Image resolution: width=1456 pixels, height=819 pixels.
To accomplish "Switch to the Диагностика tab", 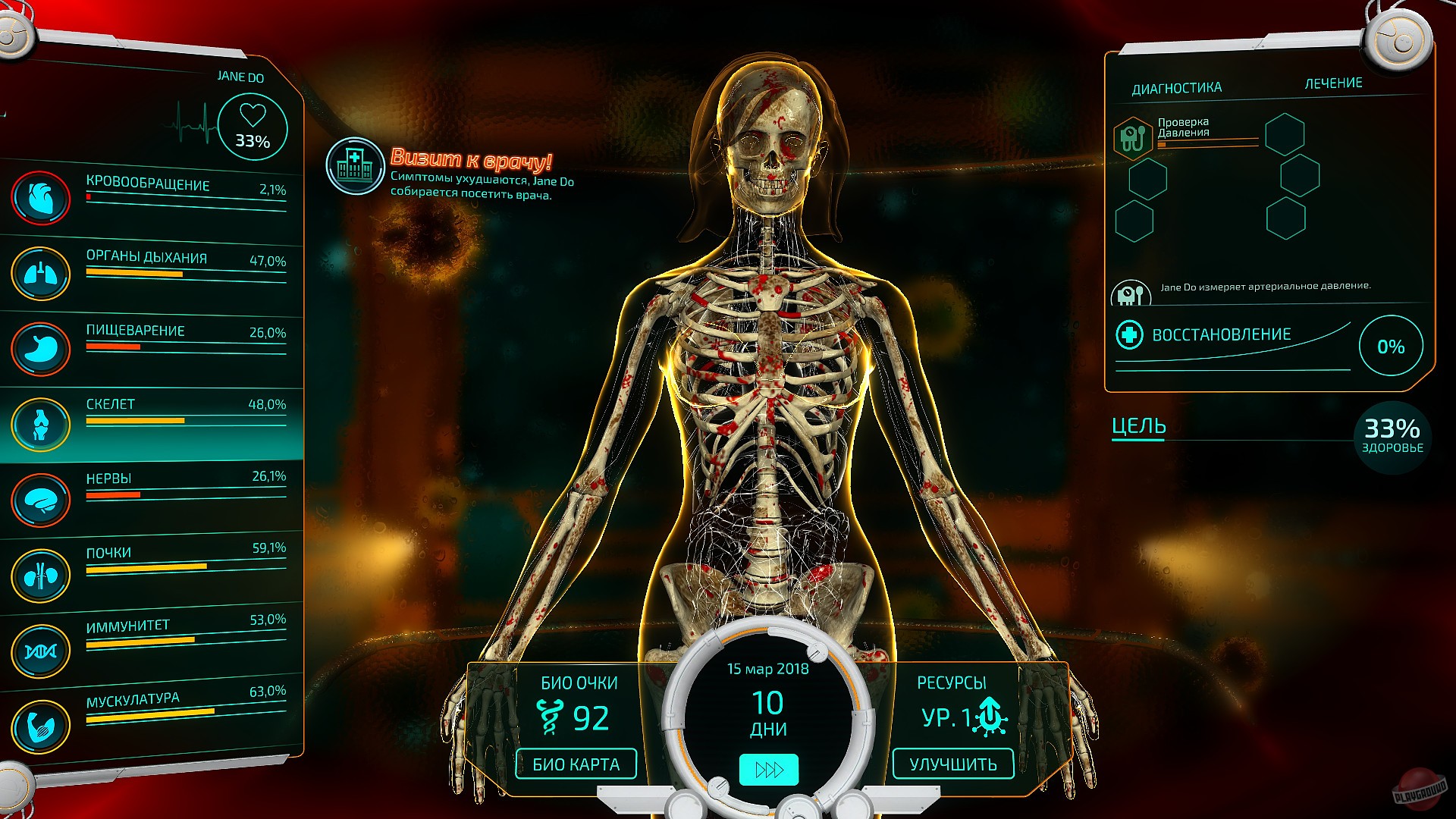I will click(1176, 86).
